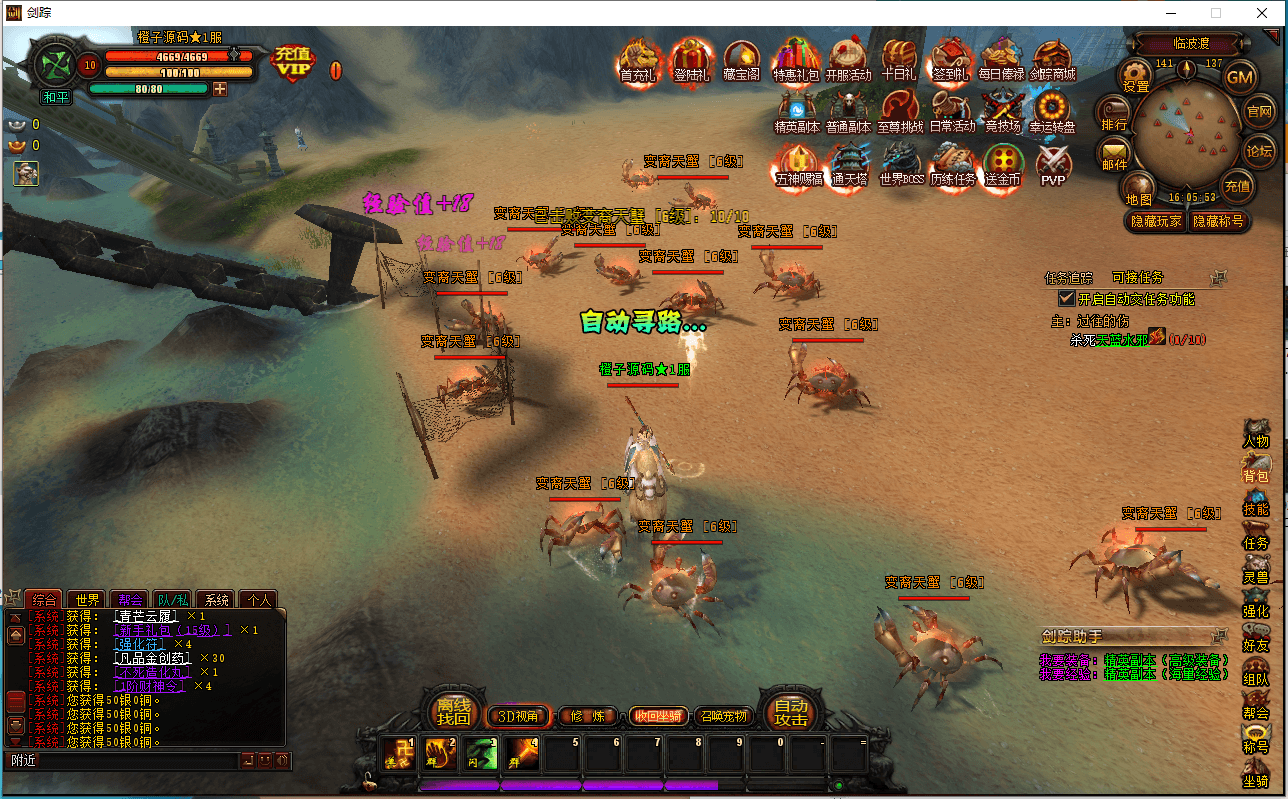Activate the 自动攻击 auto attack button
This screenshot has height=799, width=1288.
[x=791, y=711]
